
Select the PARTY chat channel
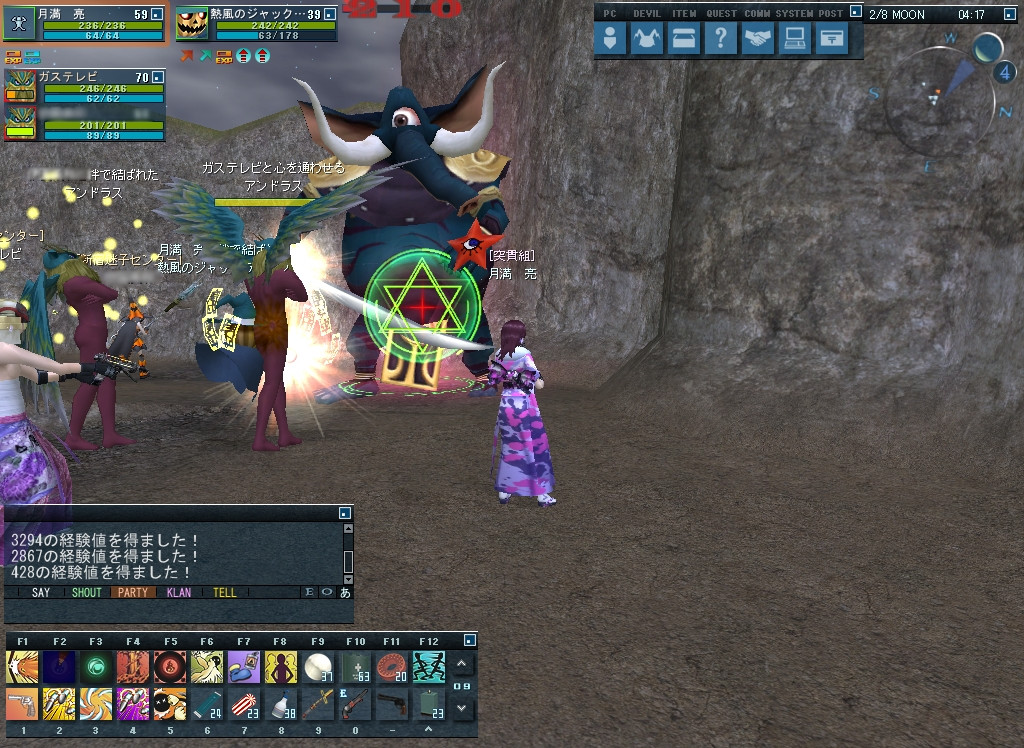(133, 592)
